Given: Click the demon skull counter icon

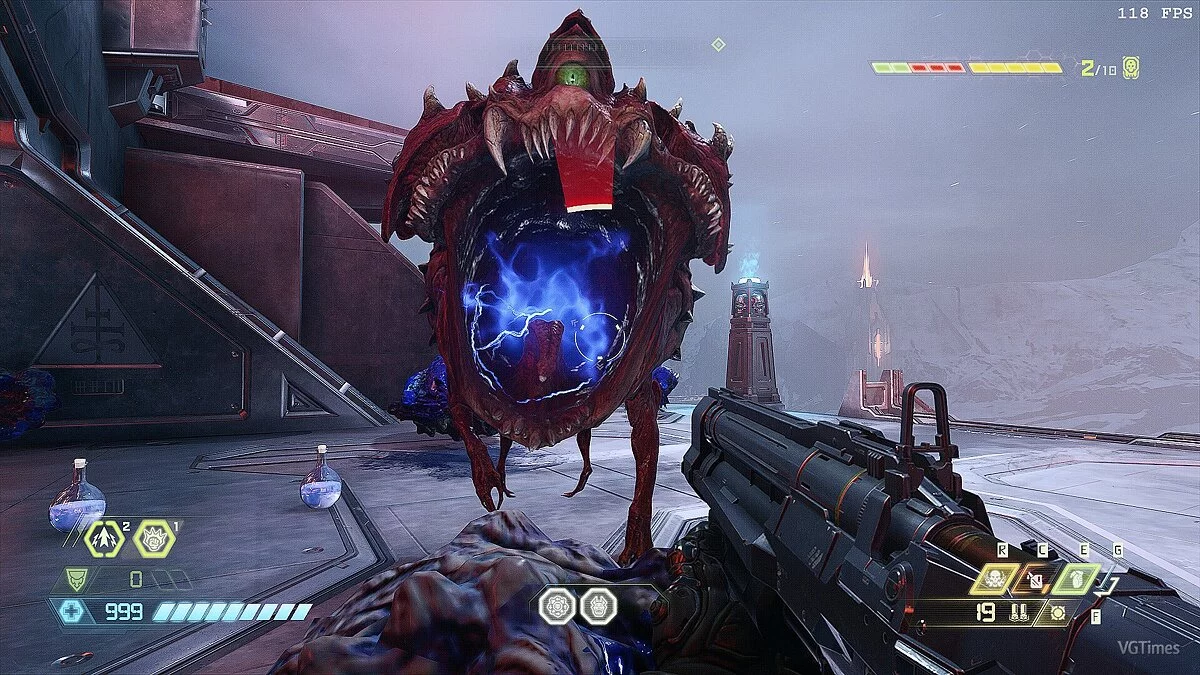Looking at the screenshot, I should tap(1130, 68).
